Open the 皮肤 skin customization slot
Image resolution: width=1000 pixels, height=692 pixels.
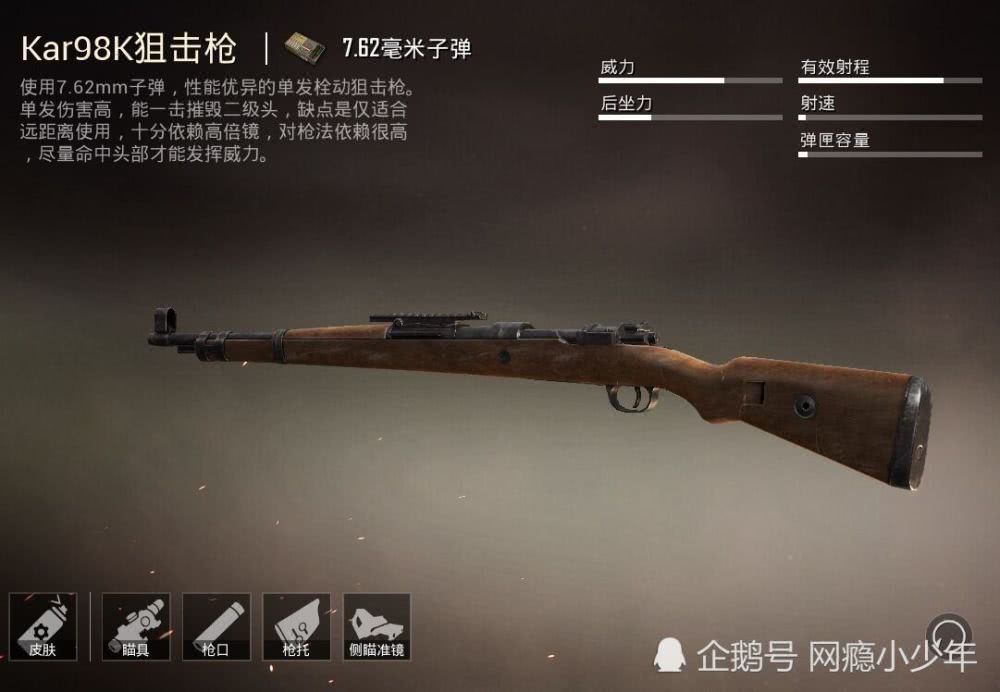click(x=43, y=627)
